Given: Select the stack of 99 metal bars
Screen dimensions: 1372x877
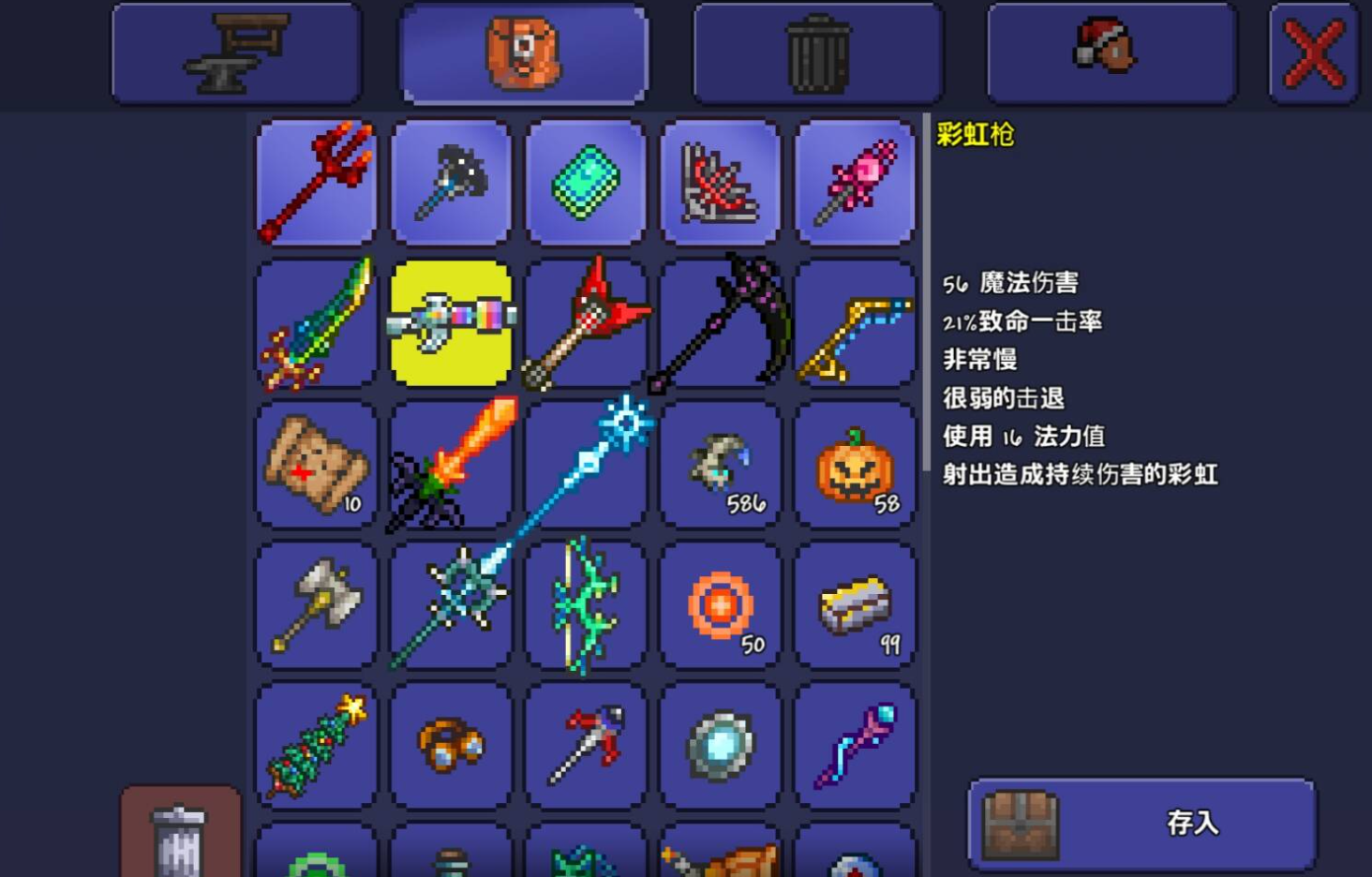Looking at the screenshot, I should 855,604.
